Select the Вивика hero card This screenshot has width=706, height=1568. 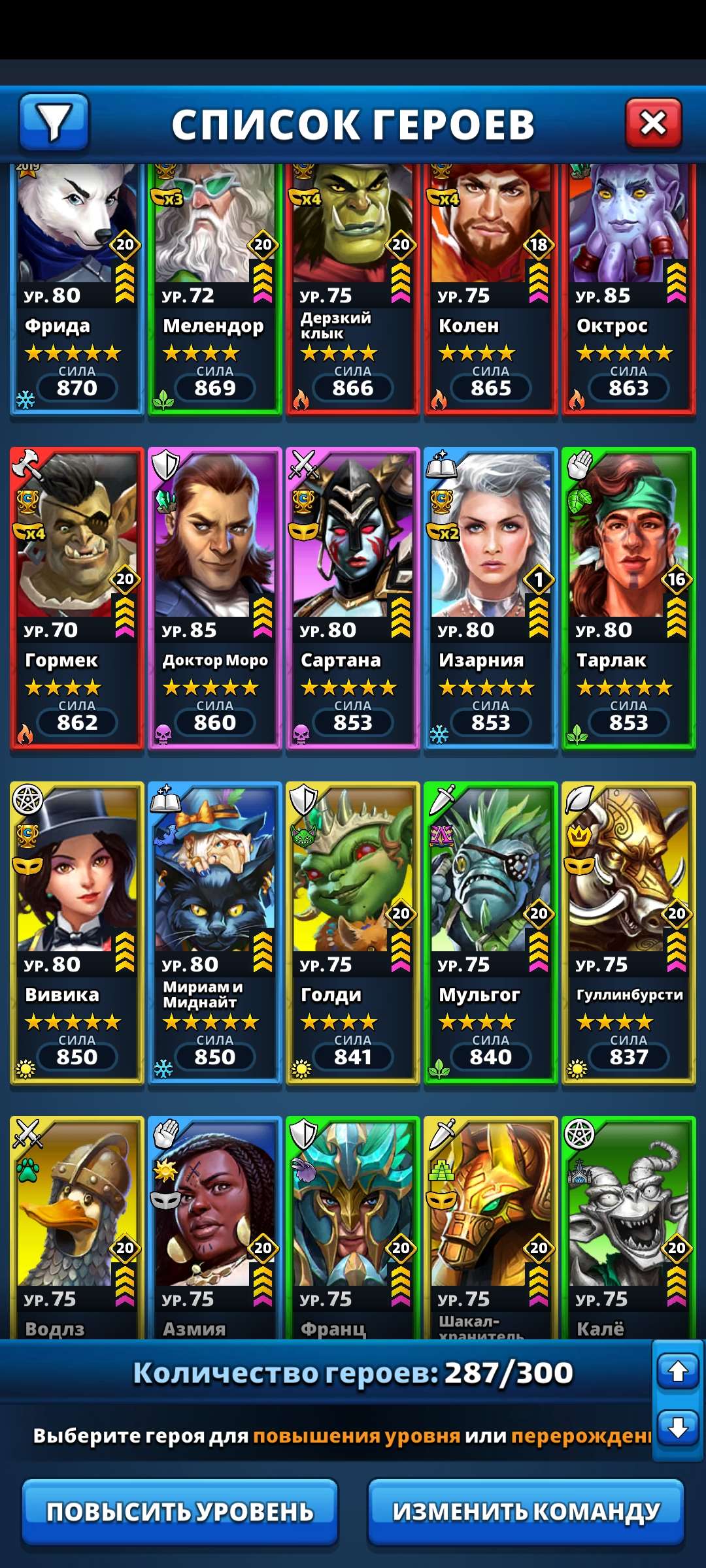coord(76,932)
